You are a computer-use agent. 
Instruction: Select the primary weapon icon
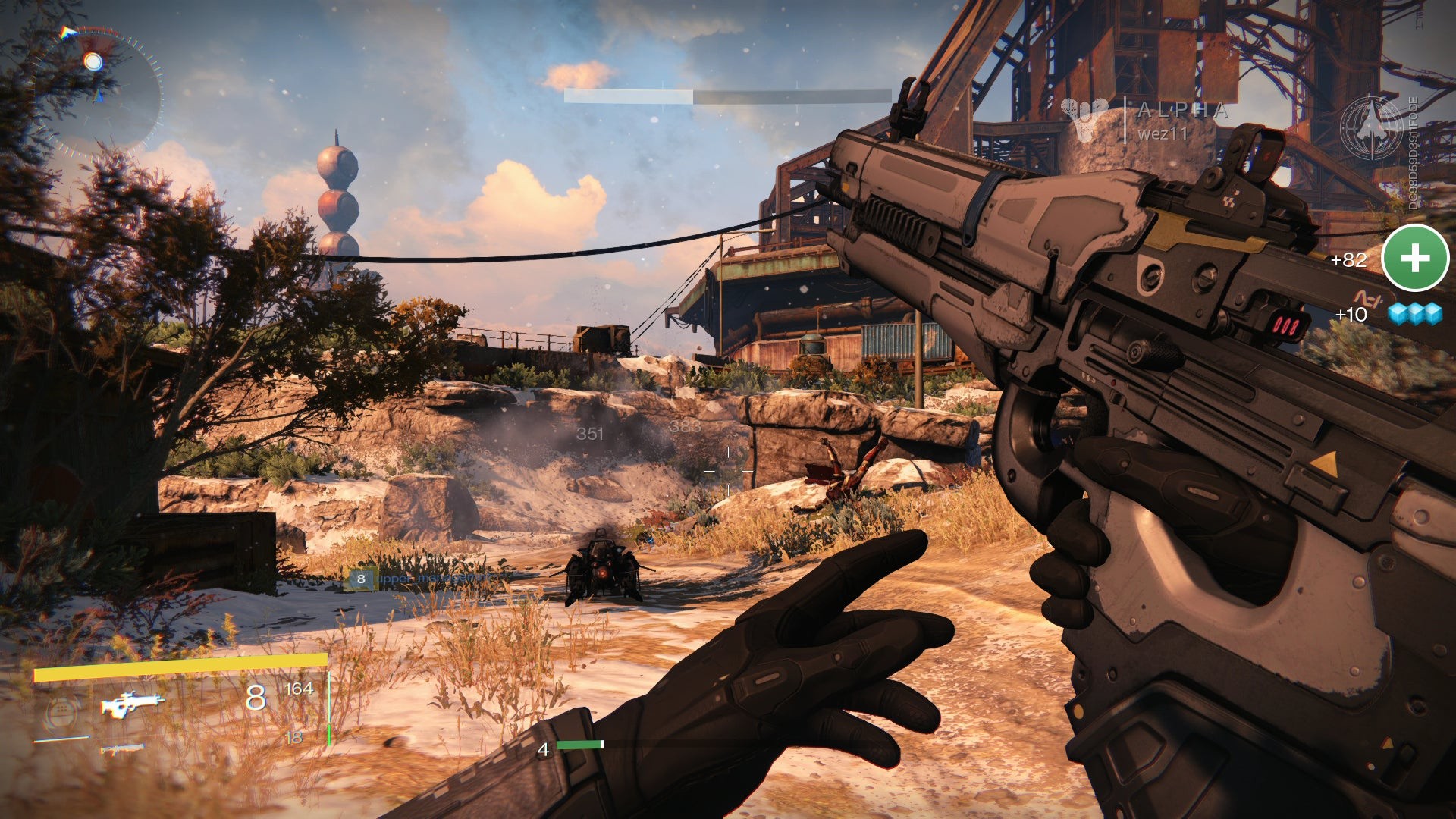pyautogui.click(x=132, y=704)
